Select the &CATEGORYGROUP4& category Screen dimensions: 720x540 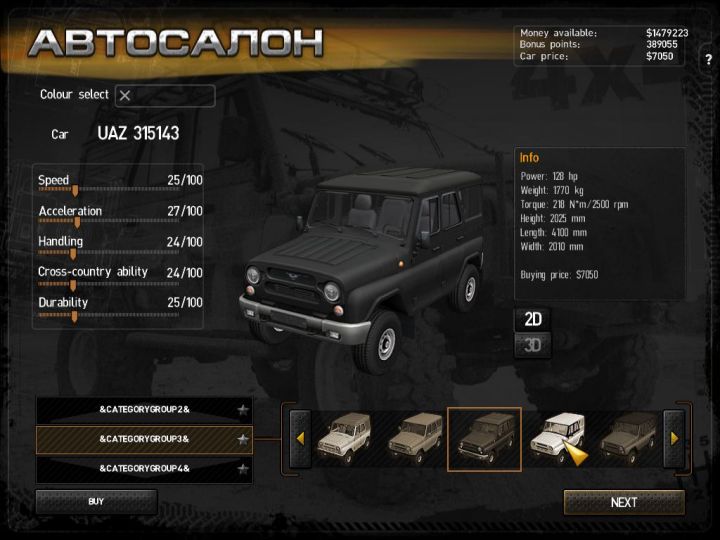coord(144,468)
